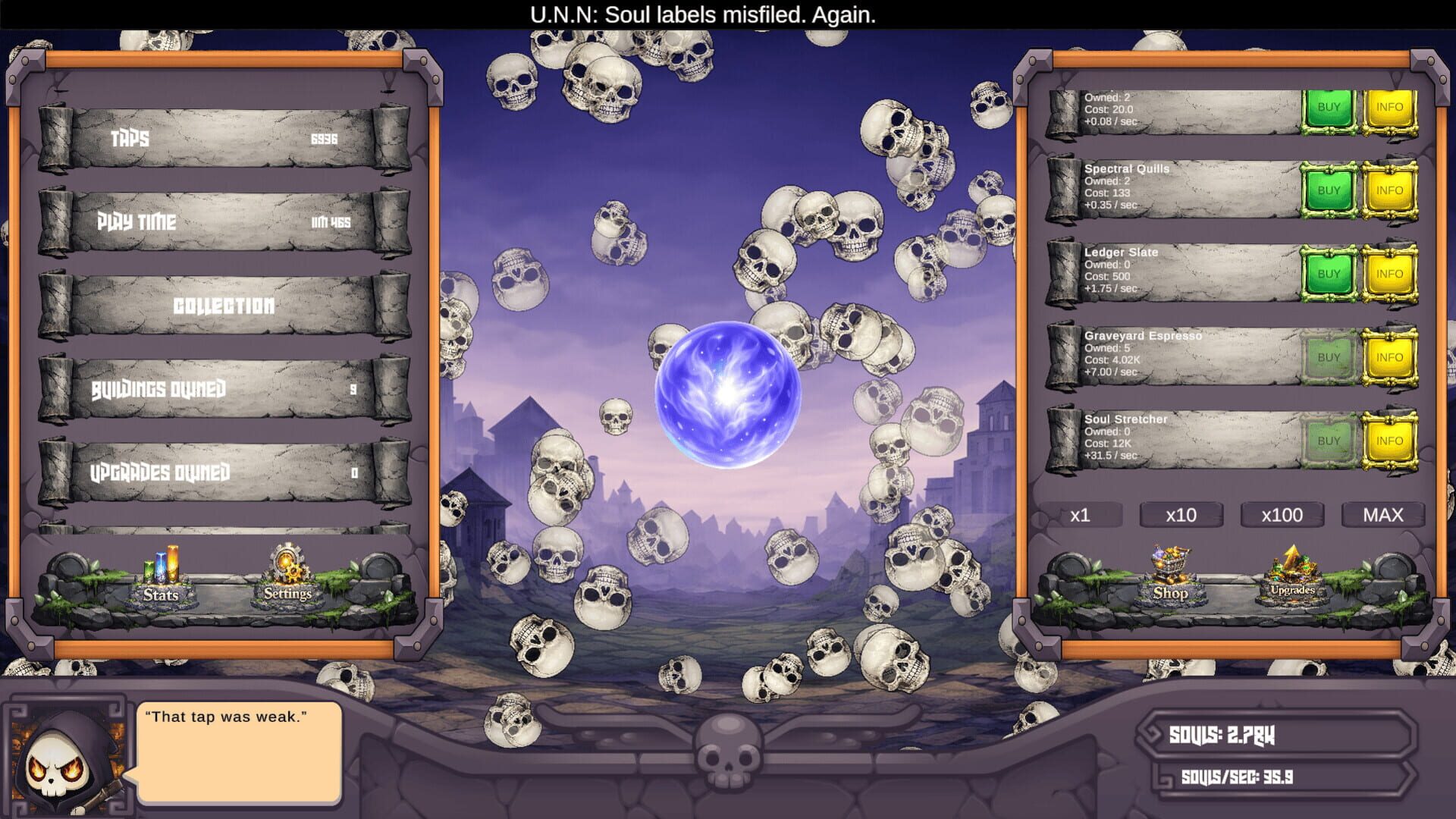Select the x1 purchase quantity
Screen dimensions: 1456x819
coord(1082,516)
